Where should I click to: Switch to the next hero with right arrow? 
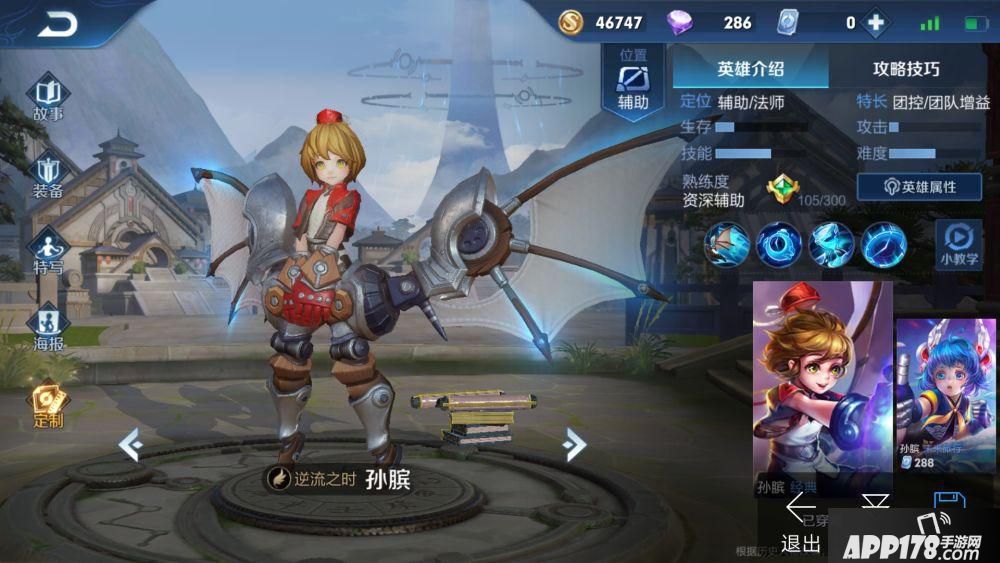pyautogui.click(x=574, y=444)
